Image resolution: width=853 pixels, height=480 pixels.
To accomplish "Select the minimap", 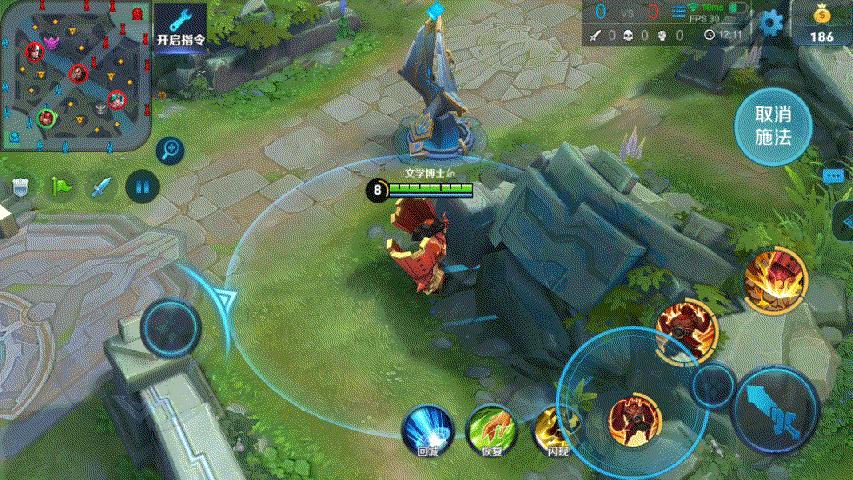I will [76, 74].
